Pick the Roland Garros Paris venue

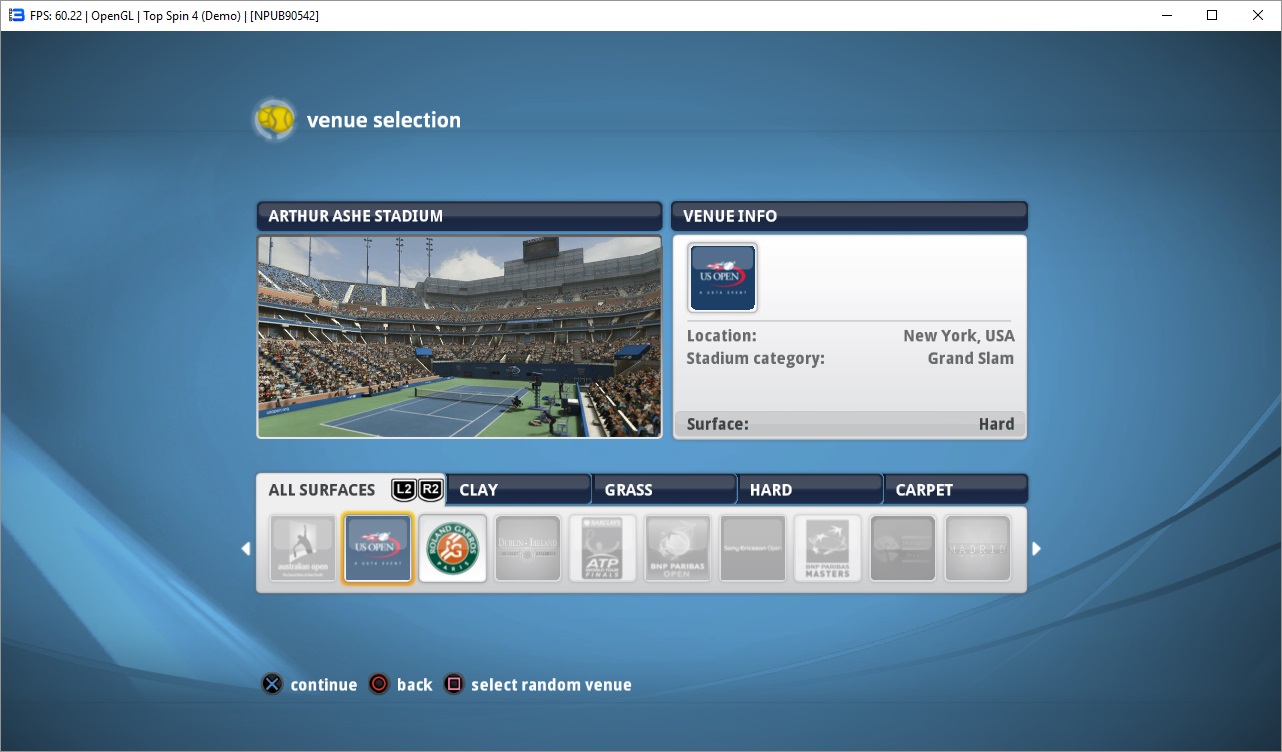click(453, 548)
